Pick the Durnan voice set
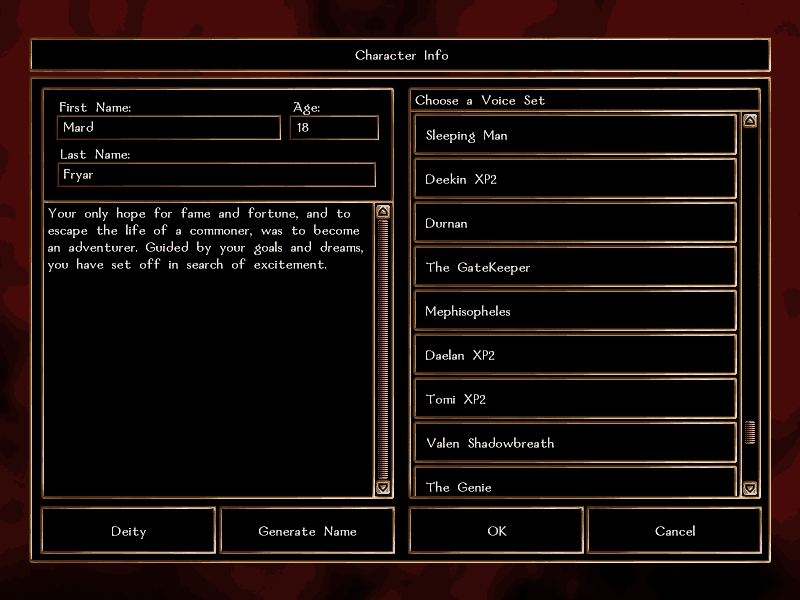800x600 pixels. pyautogui.click(x=575, y=223)
